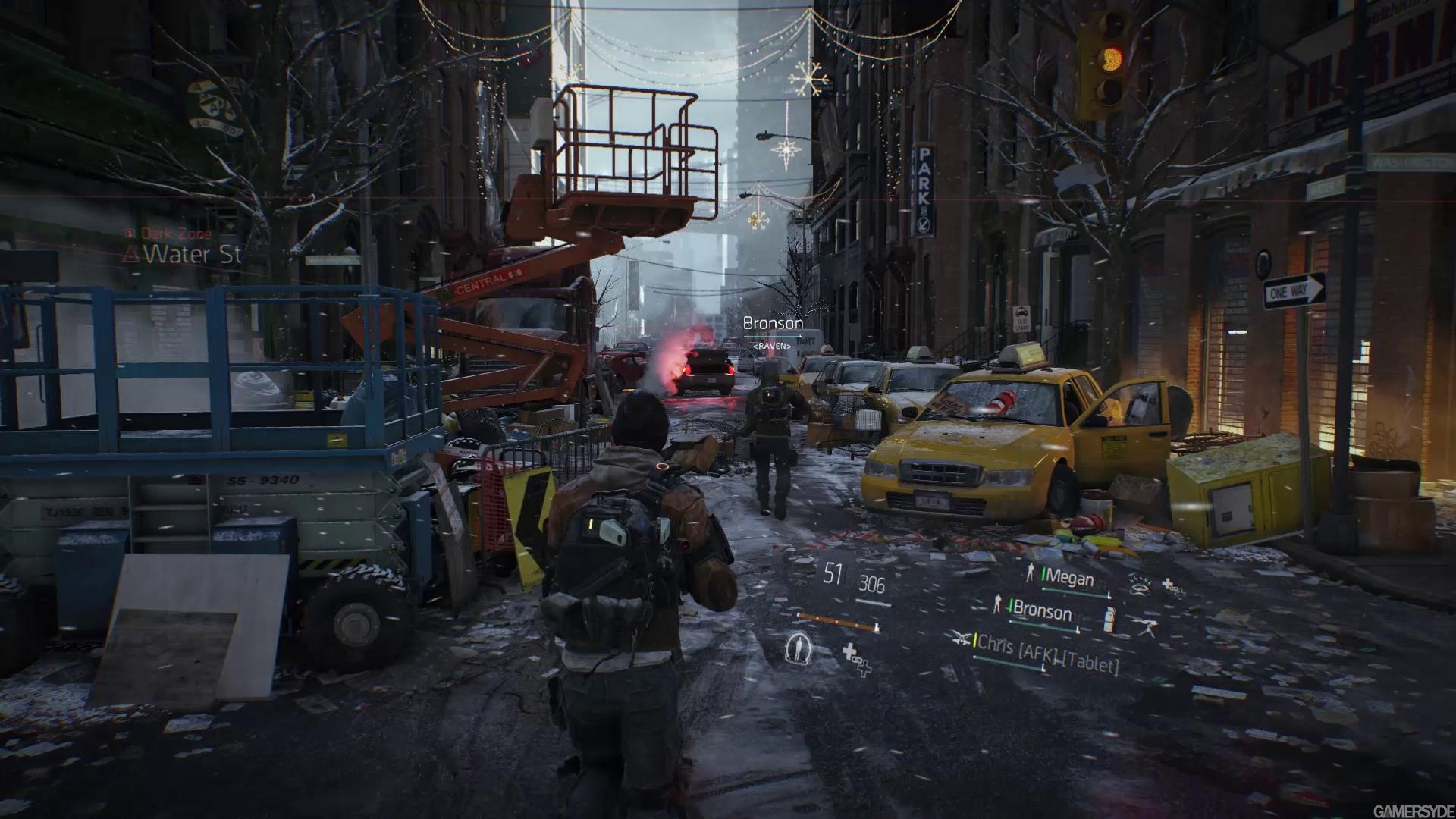Image resolution: width=1456 pixels, height=819 pixels.
Task: Click Megan's shock mine skill icon
Action: pyautogui.click(x=1140, y=584)
